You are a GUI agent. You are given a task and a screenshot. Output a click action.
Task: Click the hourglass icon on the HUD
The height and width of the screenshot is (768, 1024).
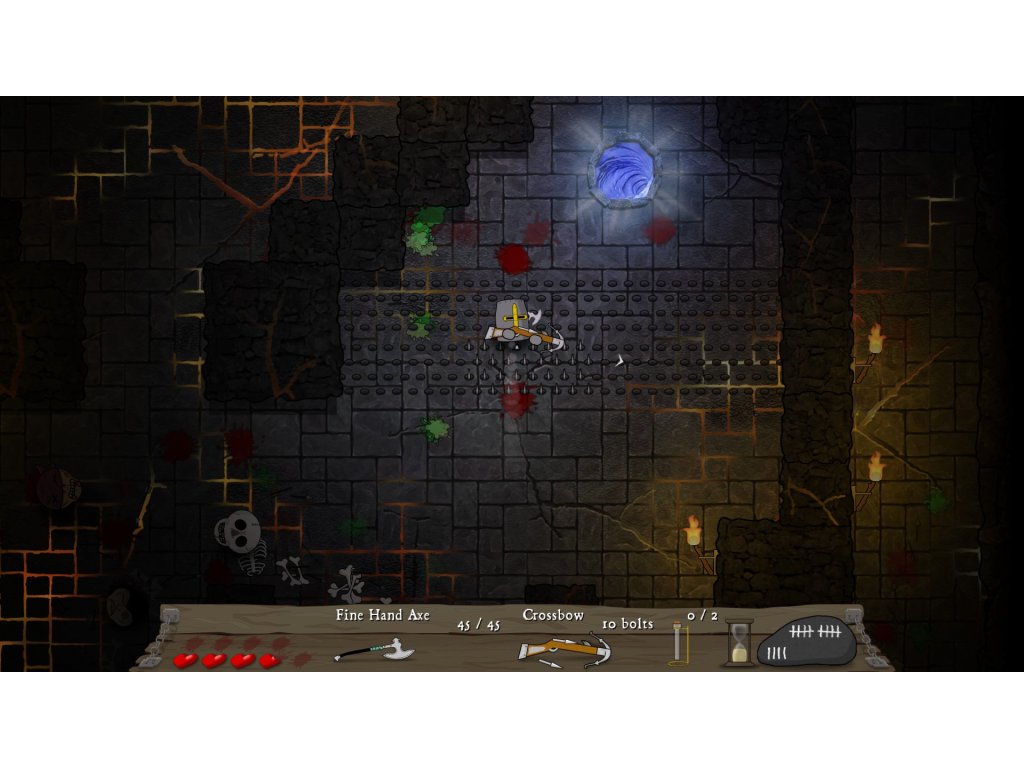[x=739, y=642]
